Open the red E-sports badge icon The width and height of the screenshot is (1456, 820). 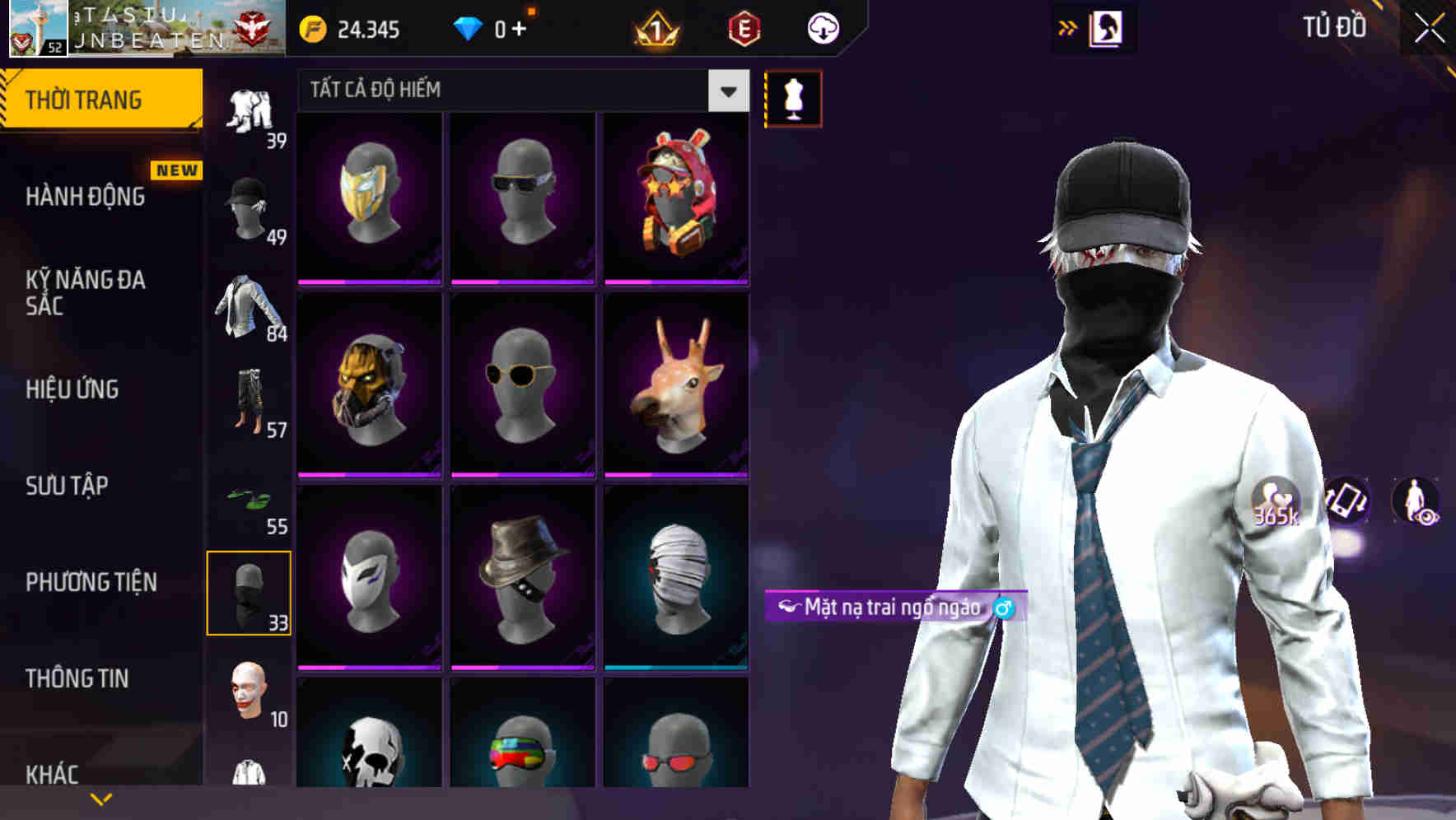point(744,27)
